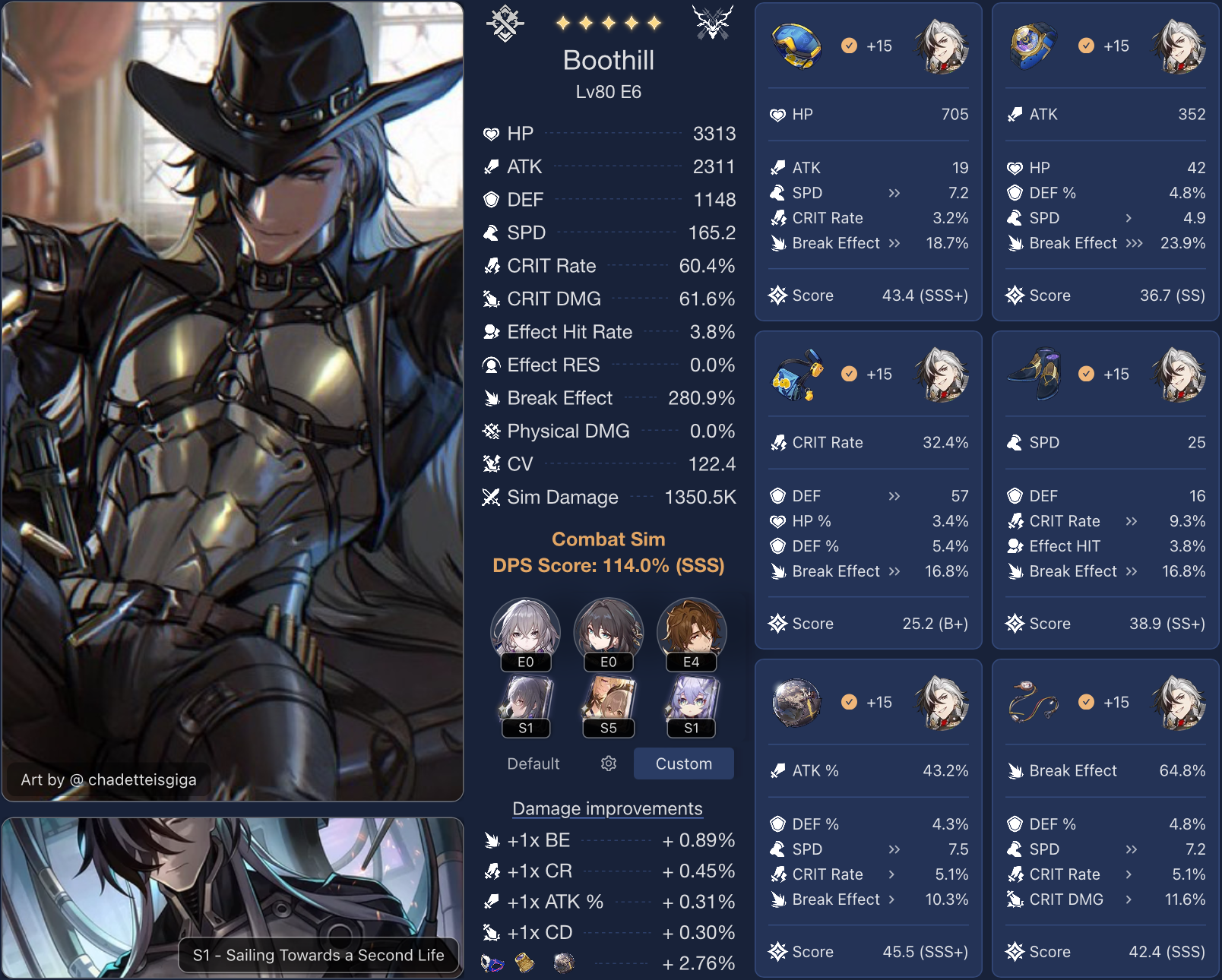The image size is (1222, 980).
Task: Open the simulation settings gear
Action: coord(608,763)
